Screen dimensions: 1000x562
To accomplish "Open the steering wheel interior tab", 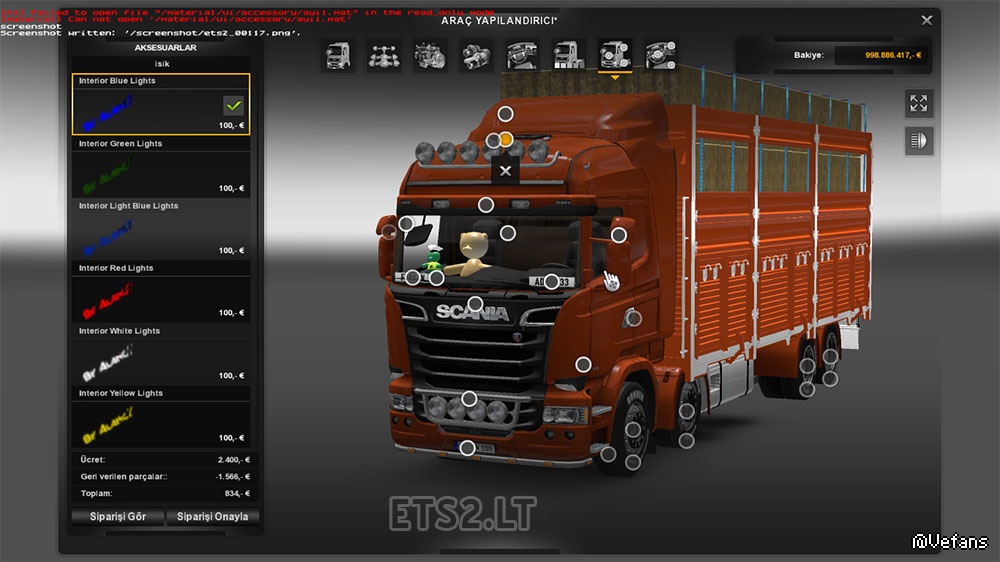I will 522,55.
